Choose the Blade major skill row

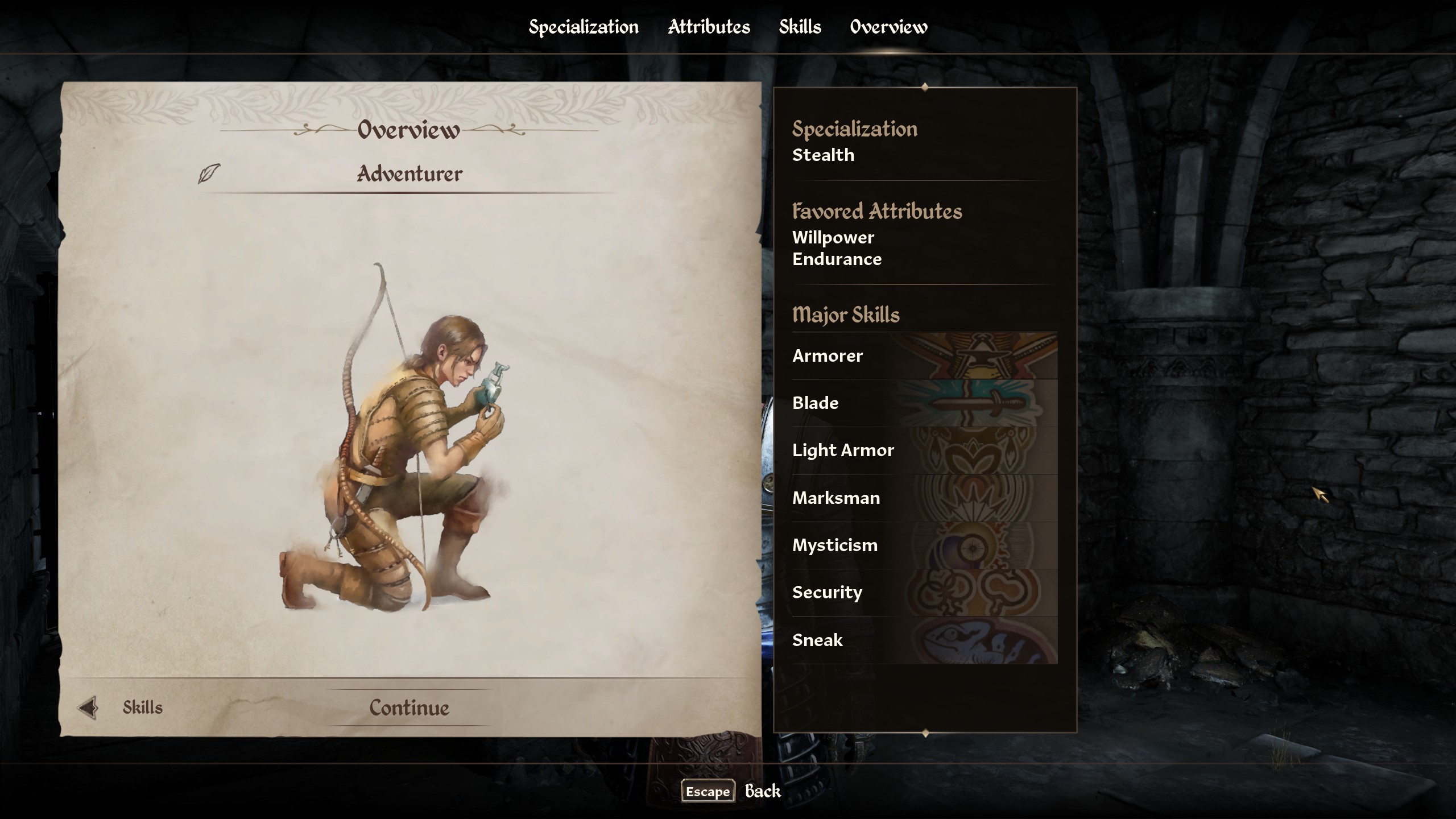tap(924, 403)
